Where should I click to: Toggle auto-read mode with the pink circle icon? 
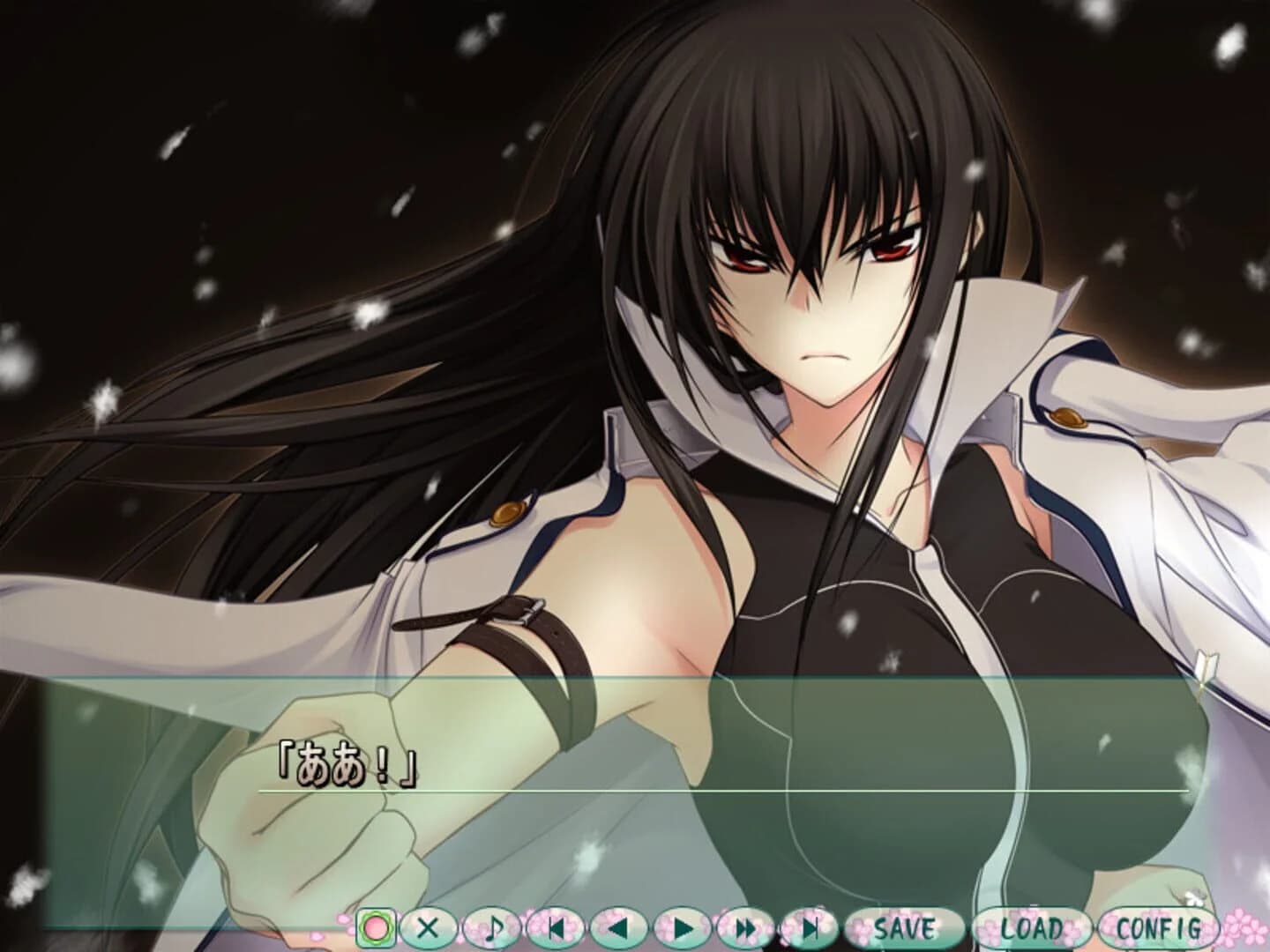pos(375,927)
